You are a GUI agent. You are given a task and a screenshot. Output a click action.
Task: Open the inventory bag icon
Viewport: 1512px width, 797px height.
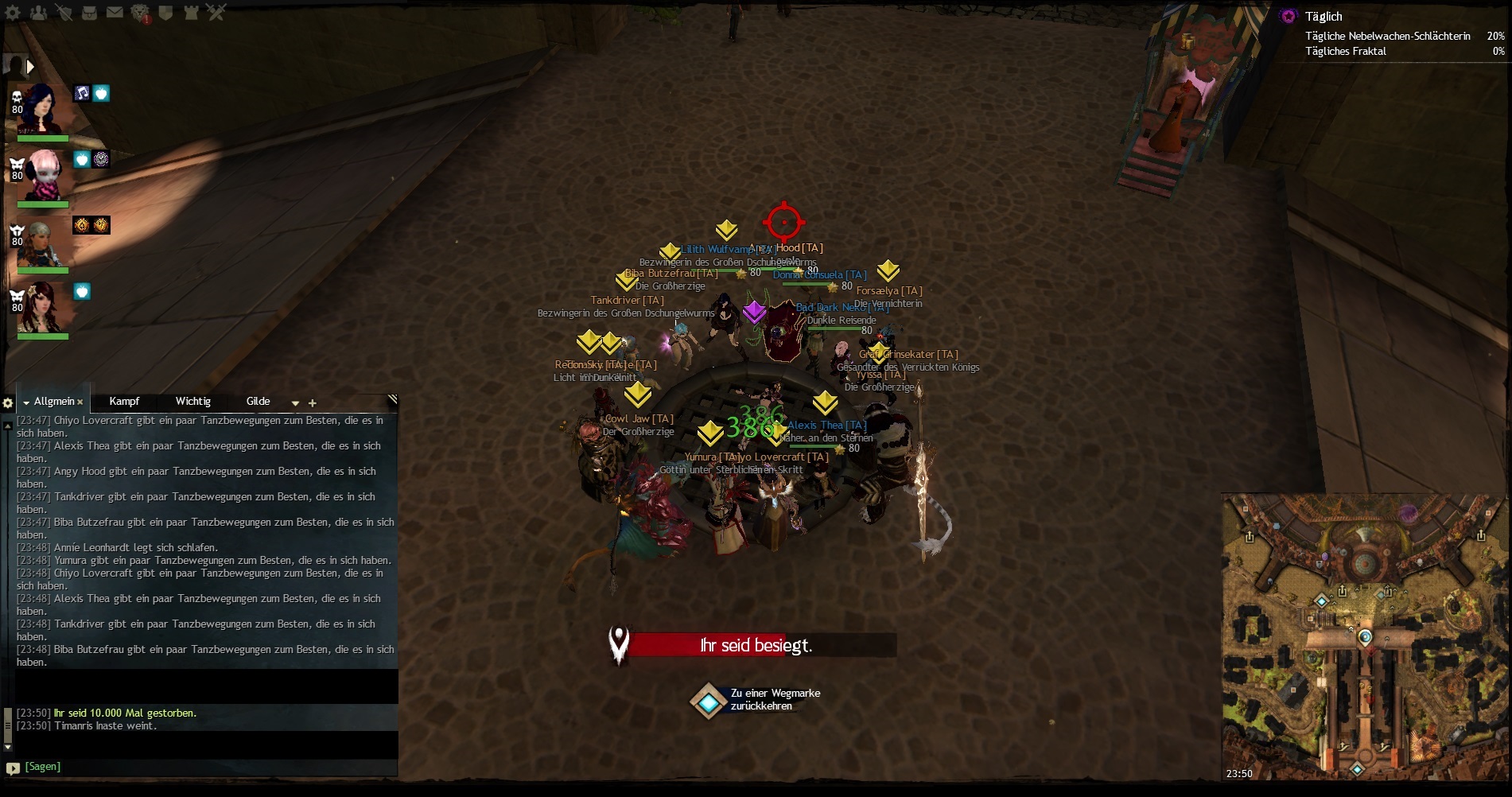pyautogui.click(x=89, y=12)
